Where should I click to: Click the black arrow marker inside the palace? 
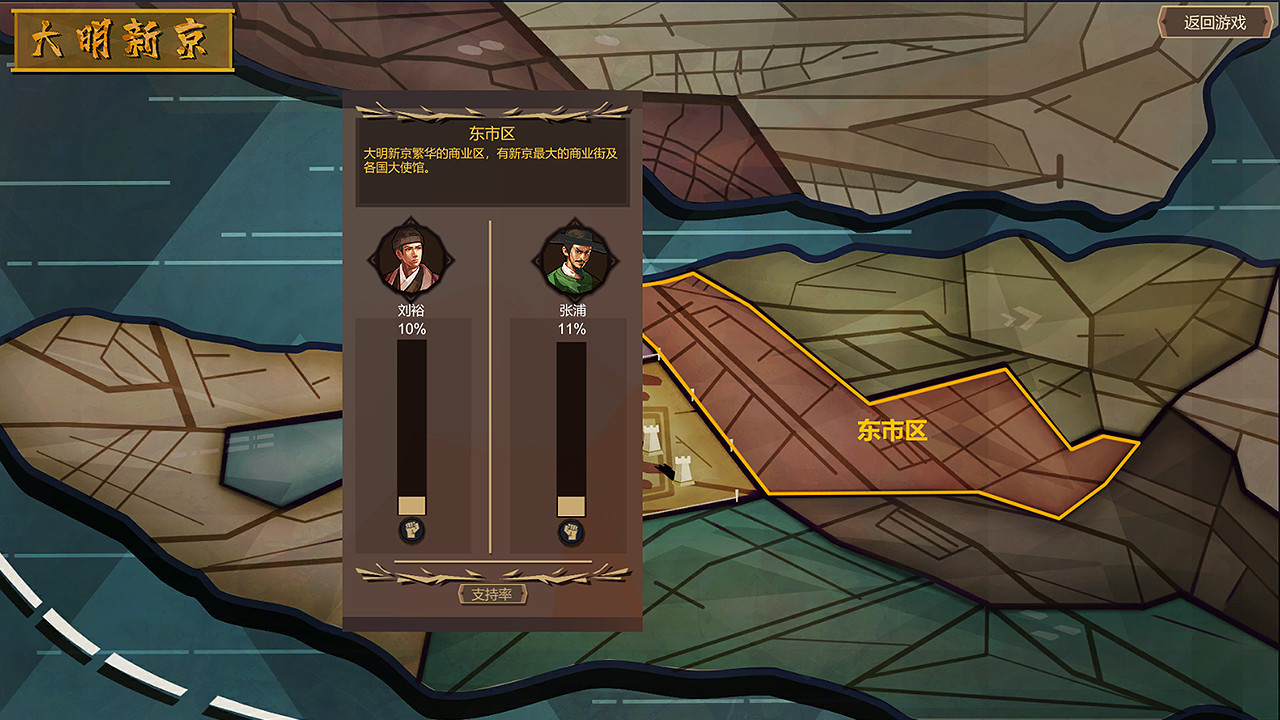click(664, 470)
